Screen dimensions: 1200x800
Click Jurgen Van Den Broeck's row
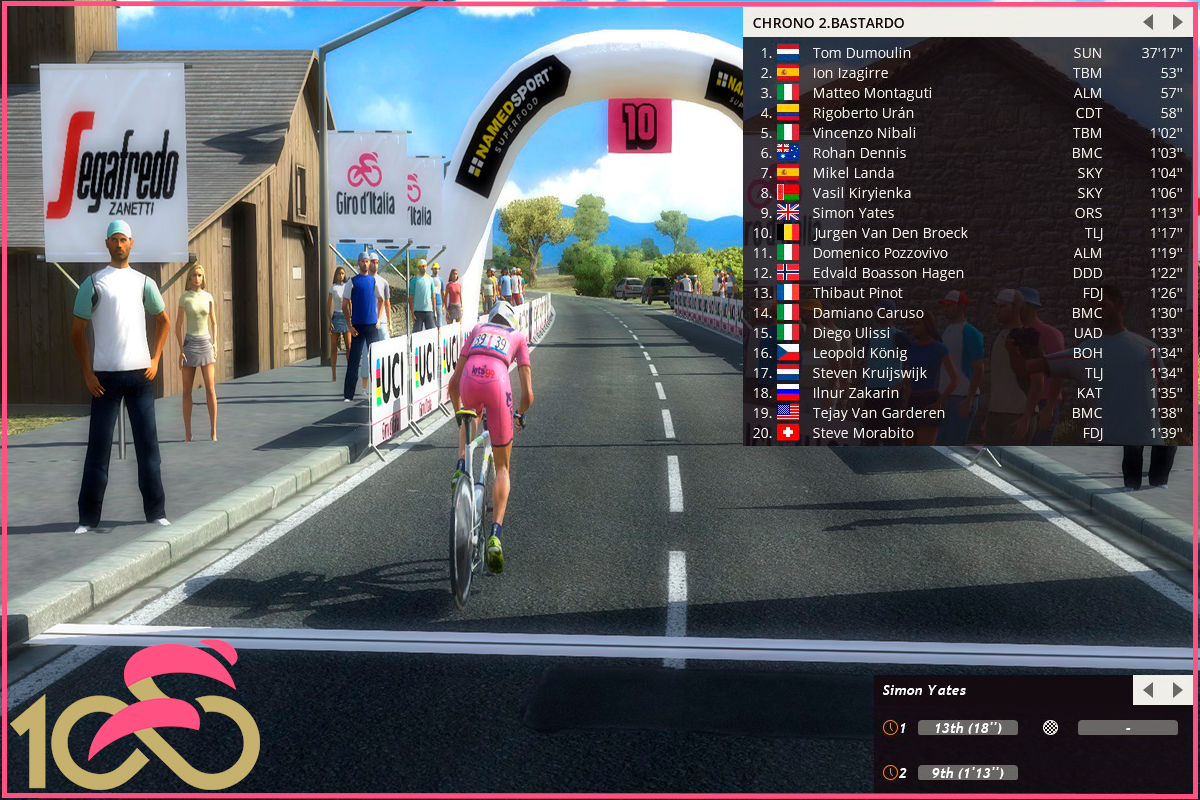tap(890, 233)
